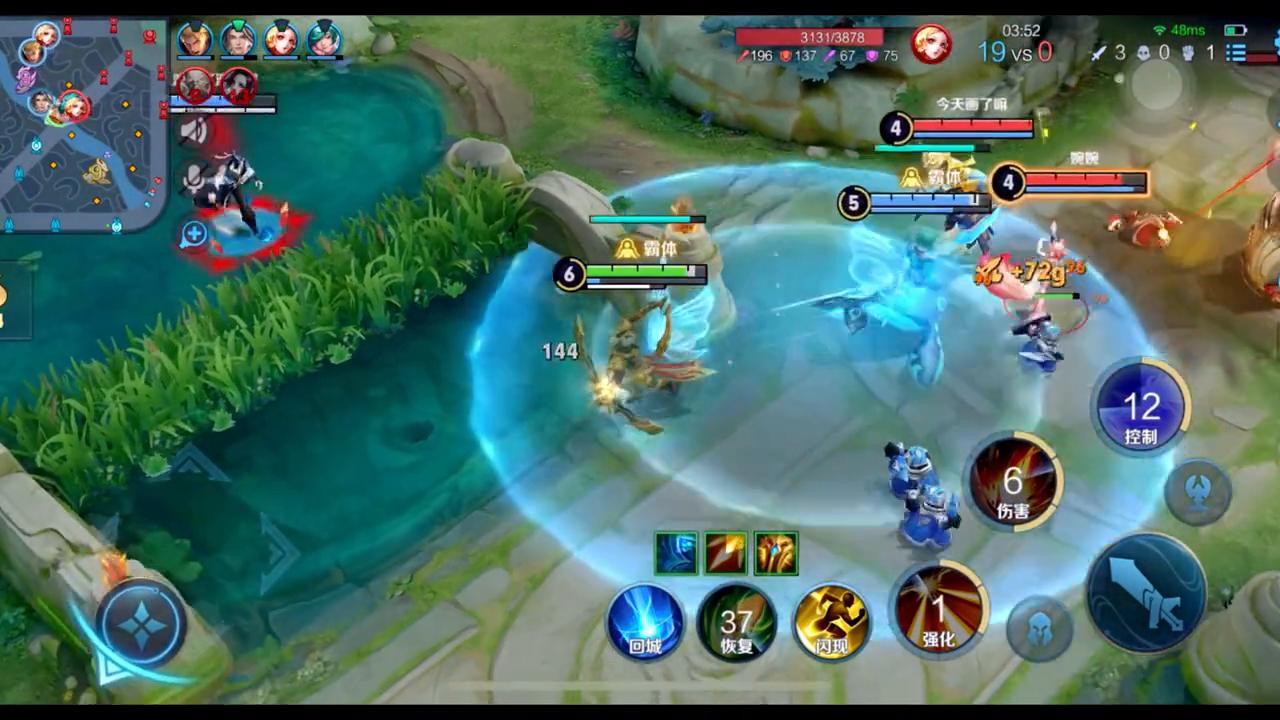
Task: Tap the targeted enemy hero portrait
Action: point(930,44)
